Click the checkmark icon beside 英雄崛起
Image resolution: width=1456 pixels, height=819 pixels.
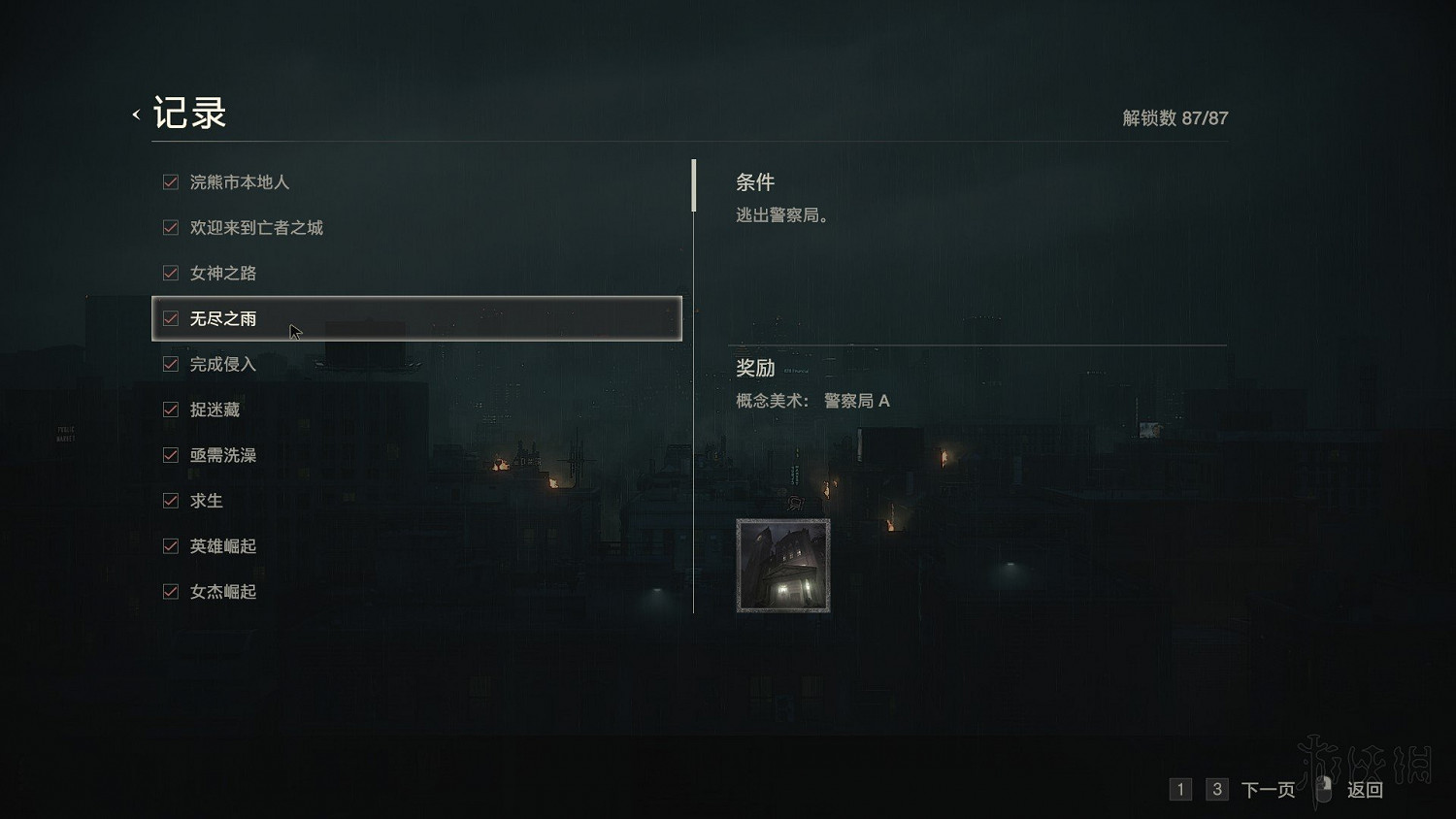click(x=170, y=545)
